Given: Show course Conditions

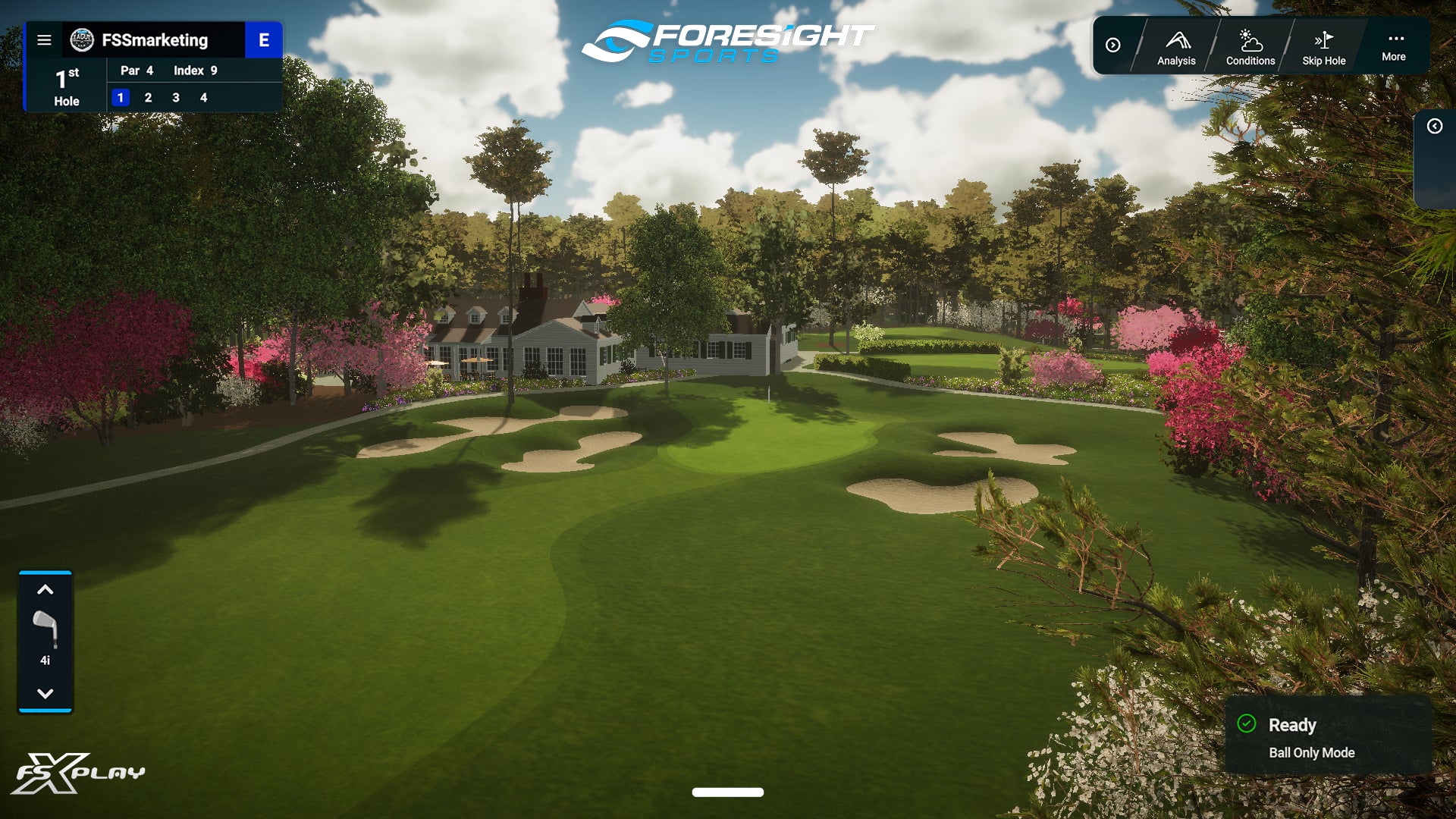Looking at the screenshot, I should tap(1250, 47).
